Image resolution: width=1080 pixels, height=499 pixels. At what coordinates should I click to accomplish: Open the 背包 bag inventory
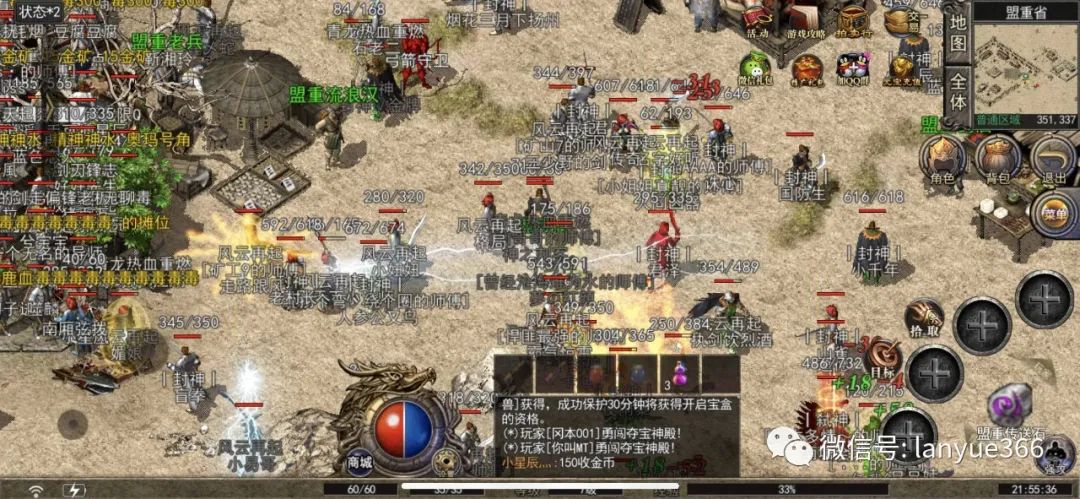[998, 158]
